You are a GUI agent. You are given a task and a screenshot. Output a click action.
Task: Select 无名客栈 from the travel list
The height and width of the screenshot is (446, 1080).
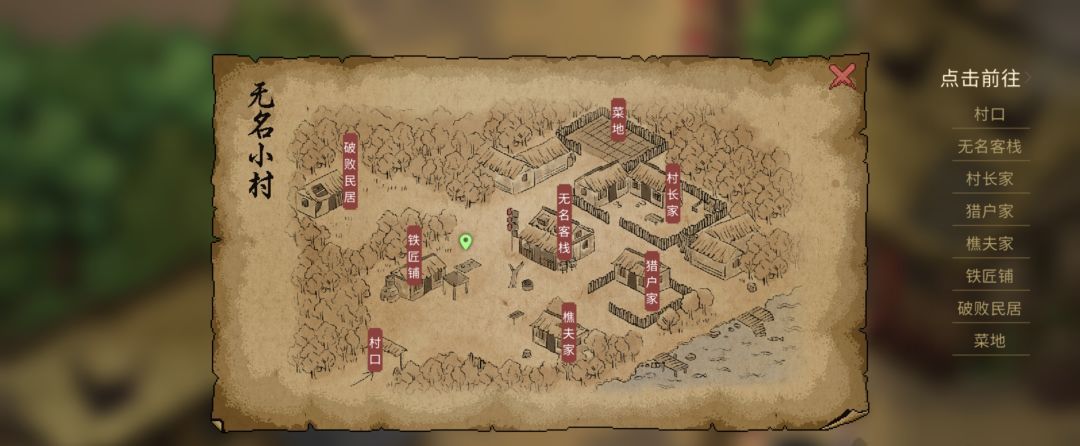click(x=989, y=147)
